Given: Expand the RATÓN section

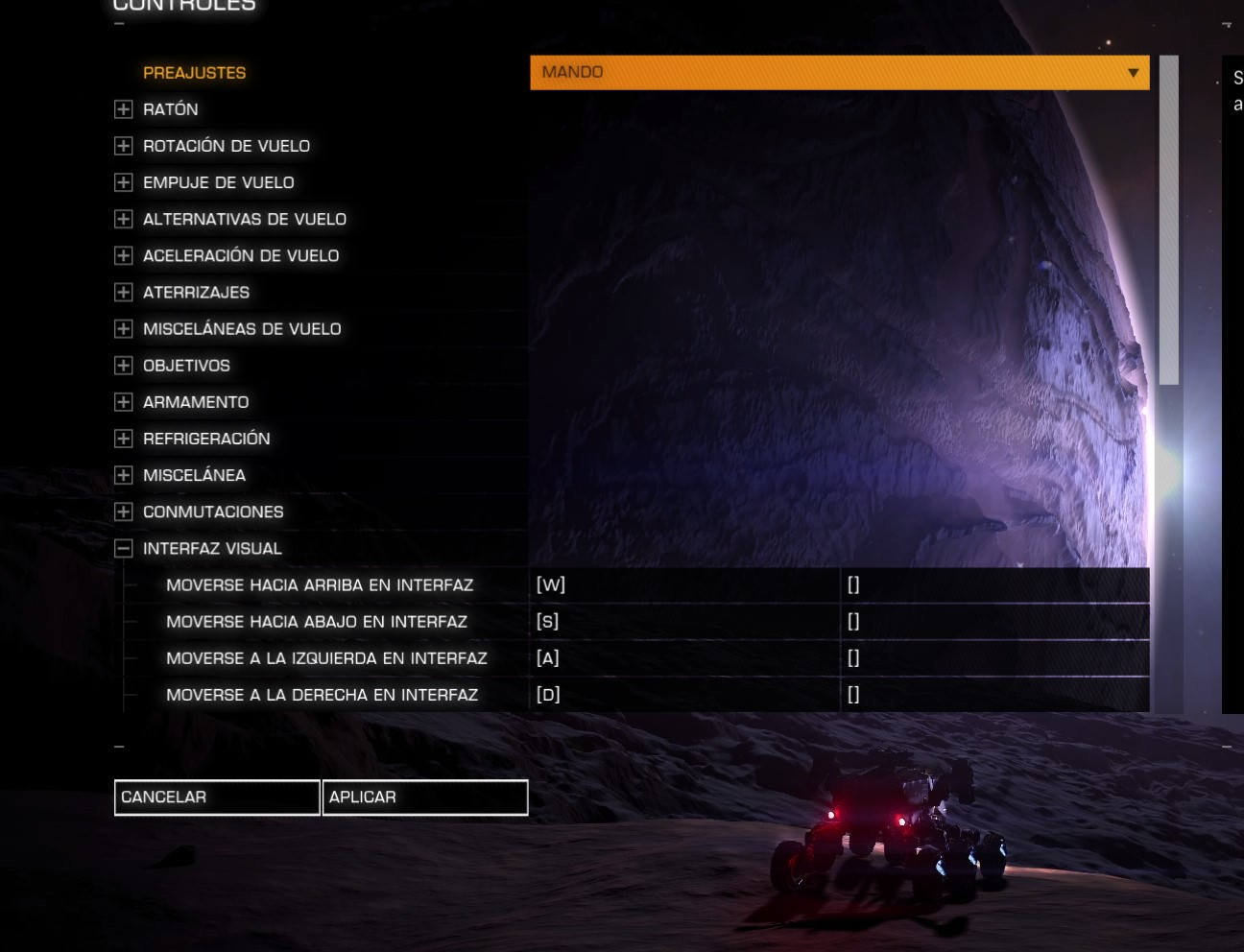Looking at the screenshot, I should click(123, 109).
